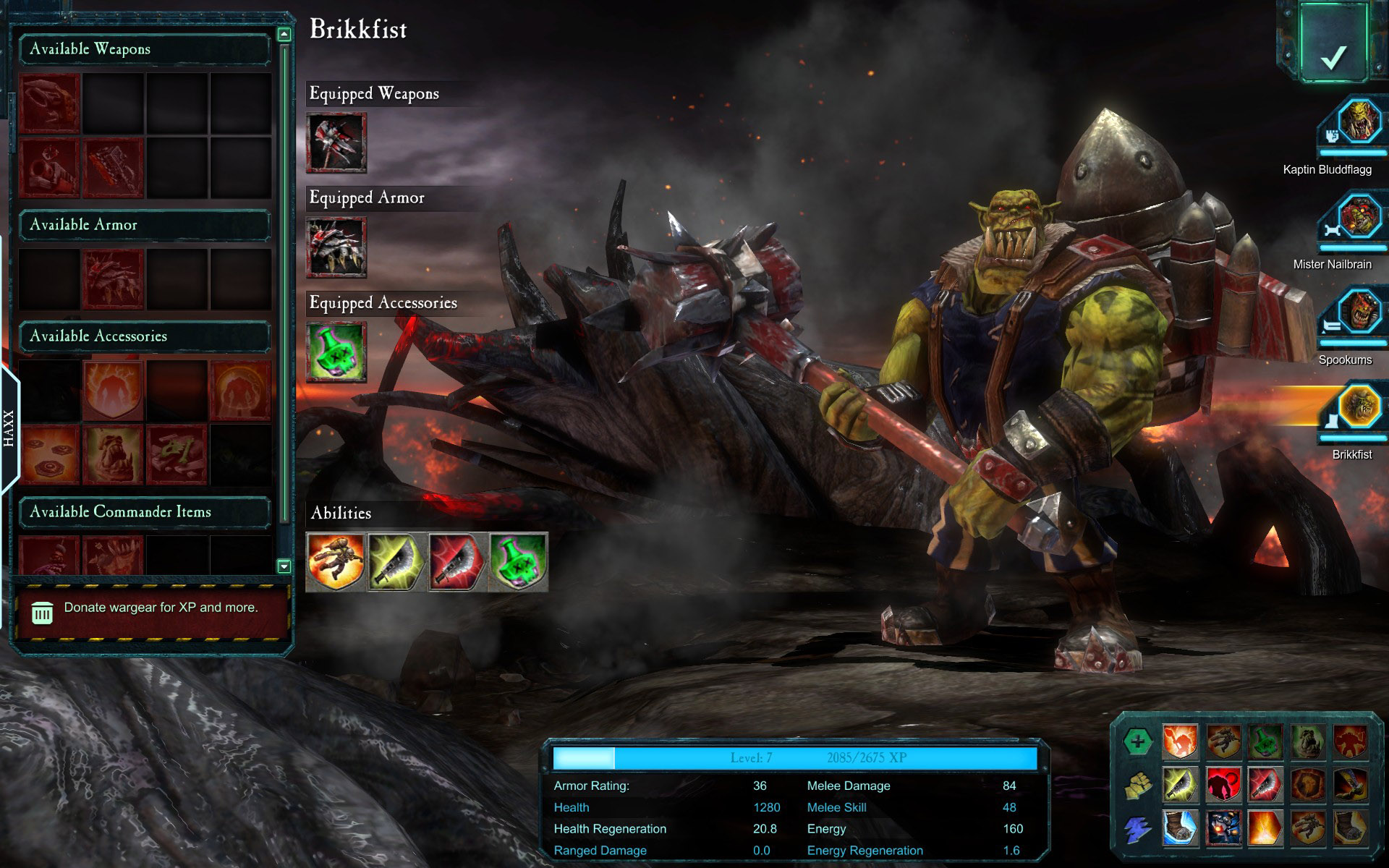The width and height of the screenshot is (1389, 868).
Task: Pick the armor item in available armor
Action: coord(113,279)
